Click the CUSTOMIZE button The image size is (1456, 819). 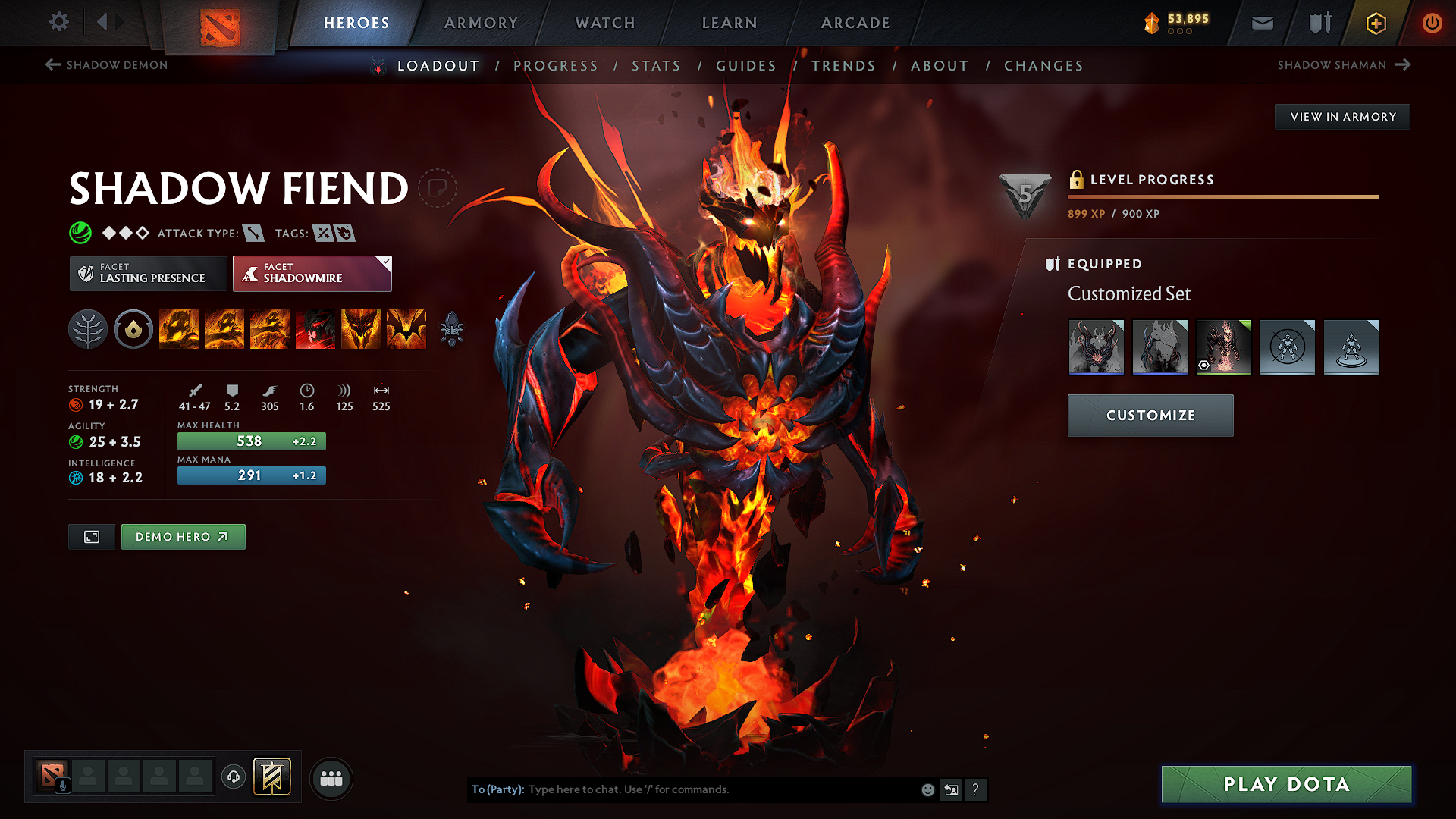1150,415
